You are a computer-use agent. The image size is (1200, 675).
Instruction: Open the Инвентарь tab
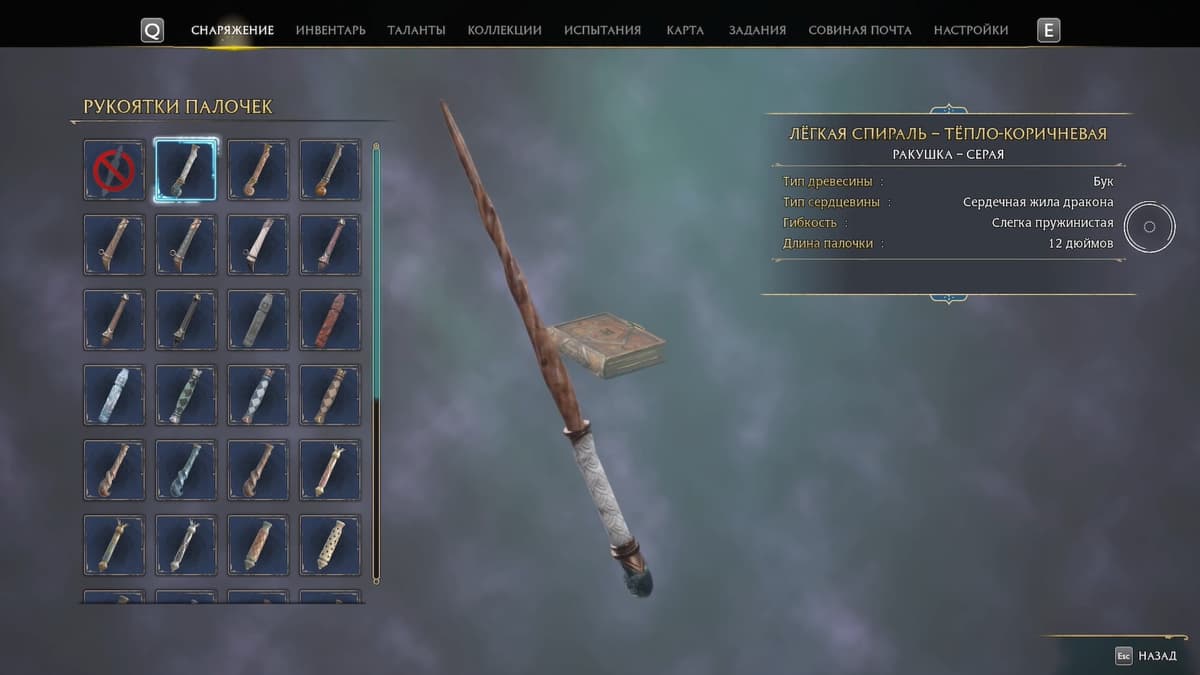330,30
